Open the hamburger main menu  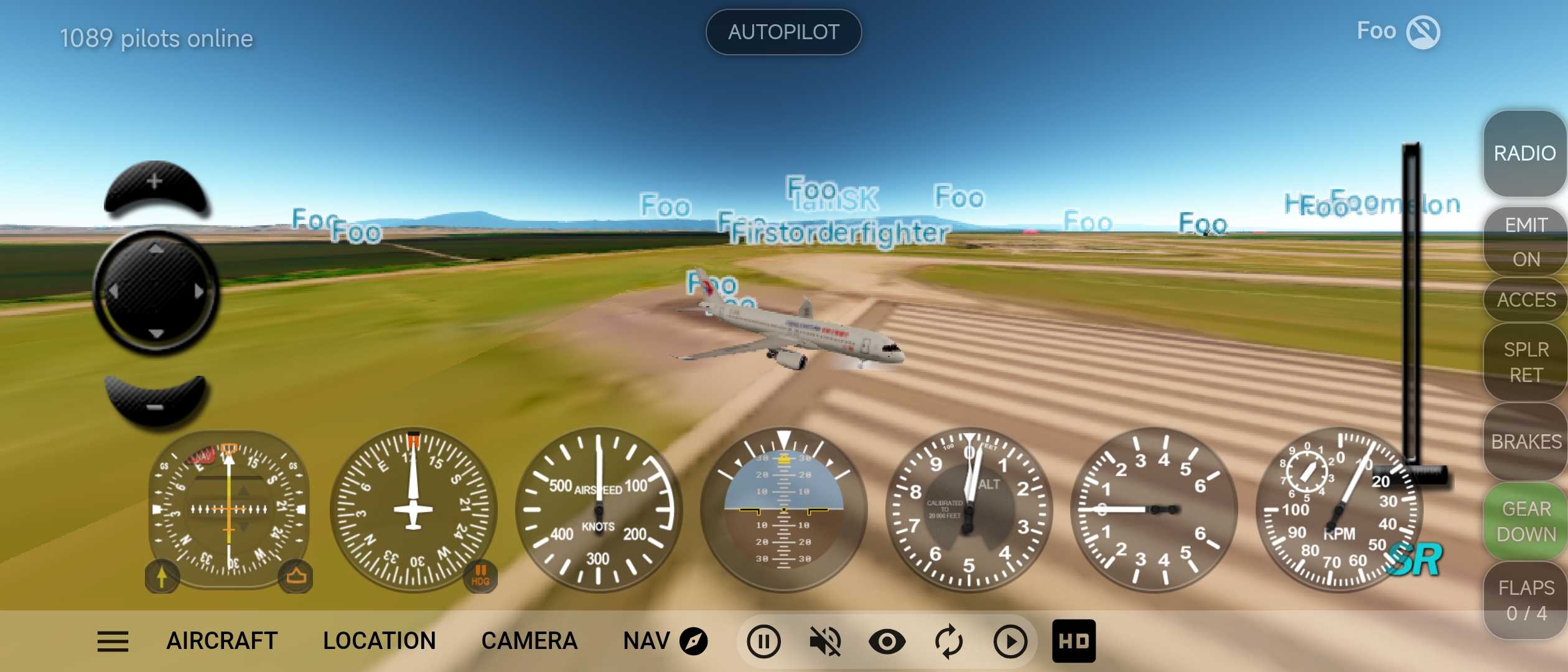tap(113, 642)
